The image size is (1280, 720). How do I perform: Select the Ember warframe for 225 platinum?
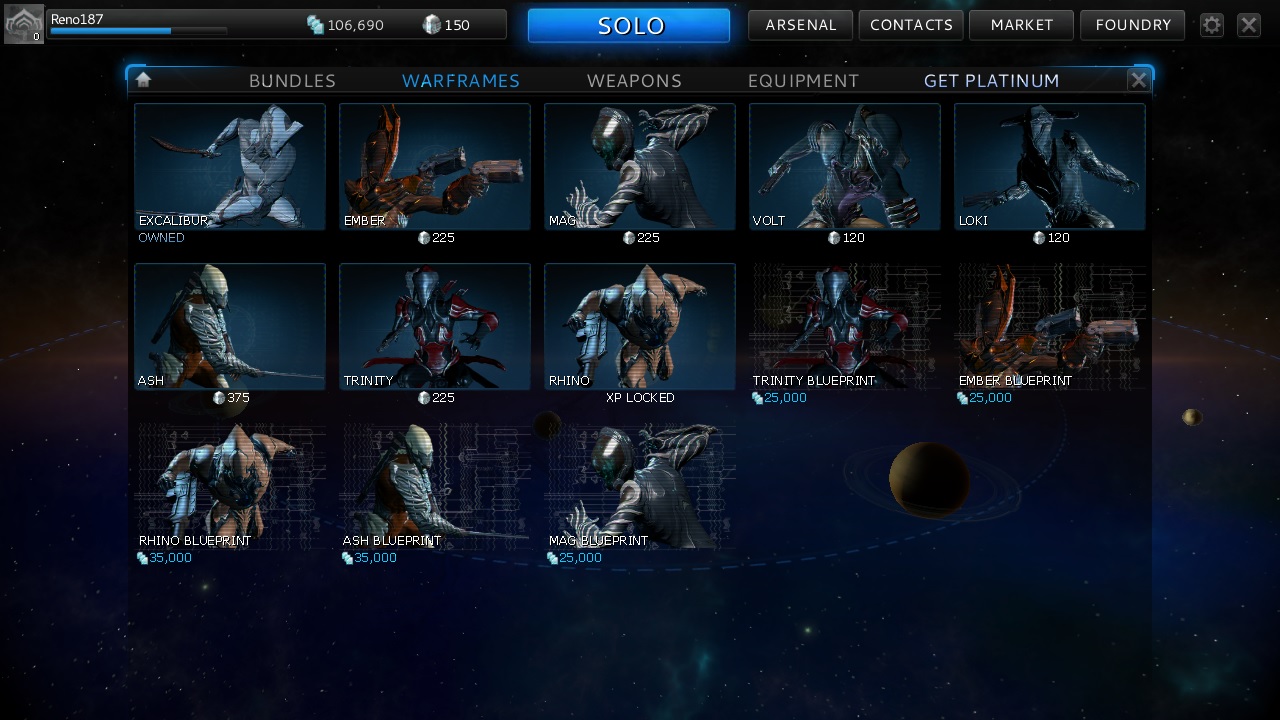pyautogui.click(x=434, y=167)
